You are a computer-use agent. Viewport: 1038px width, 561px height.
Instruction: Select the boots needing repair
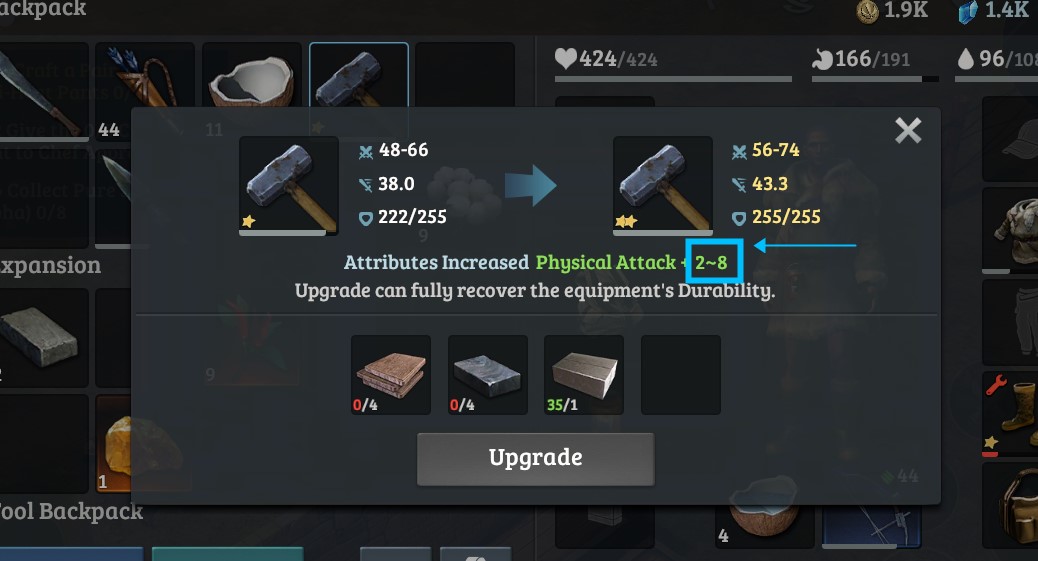tap(1012, 415)
